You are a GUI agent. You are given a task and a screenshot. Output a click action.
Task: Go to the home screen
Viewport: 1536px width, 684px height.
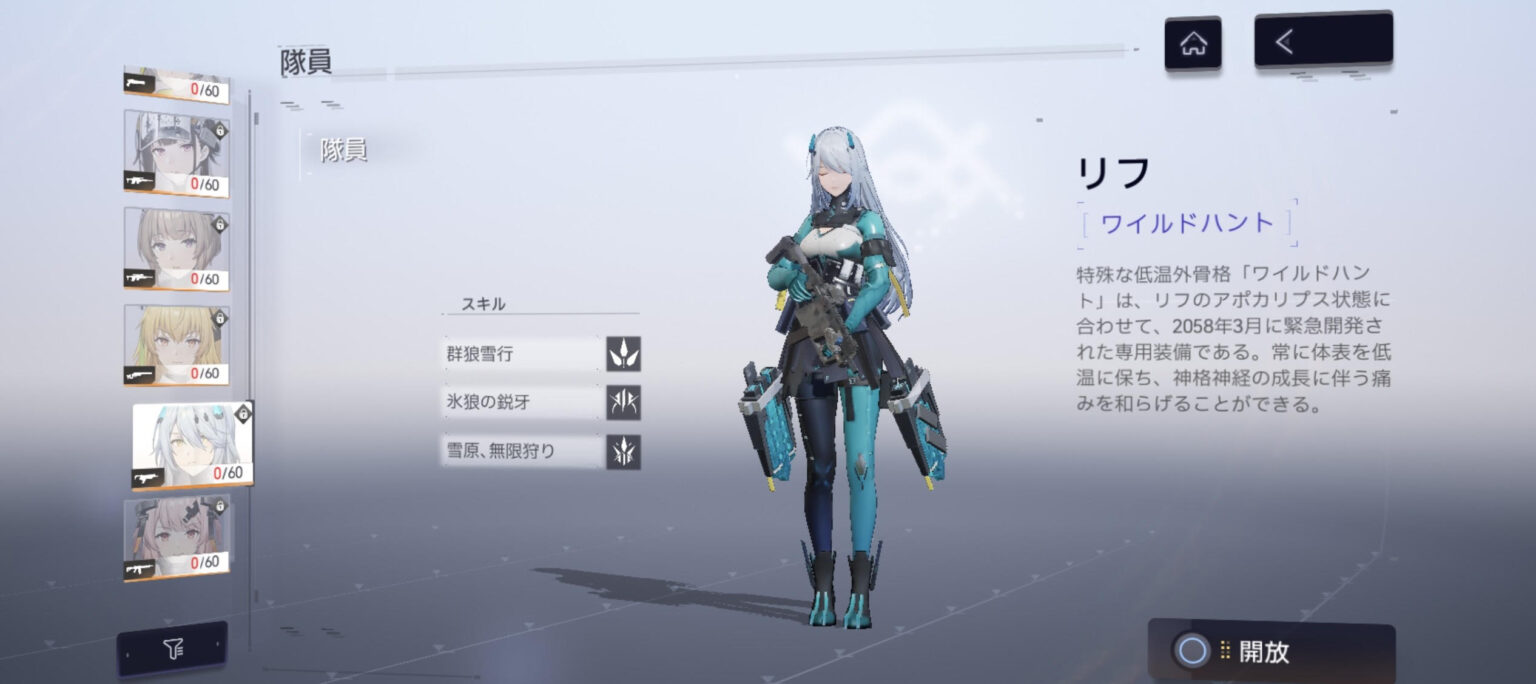(x=1192, y=44)
